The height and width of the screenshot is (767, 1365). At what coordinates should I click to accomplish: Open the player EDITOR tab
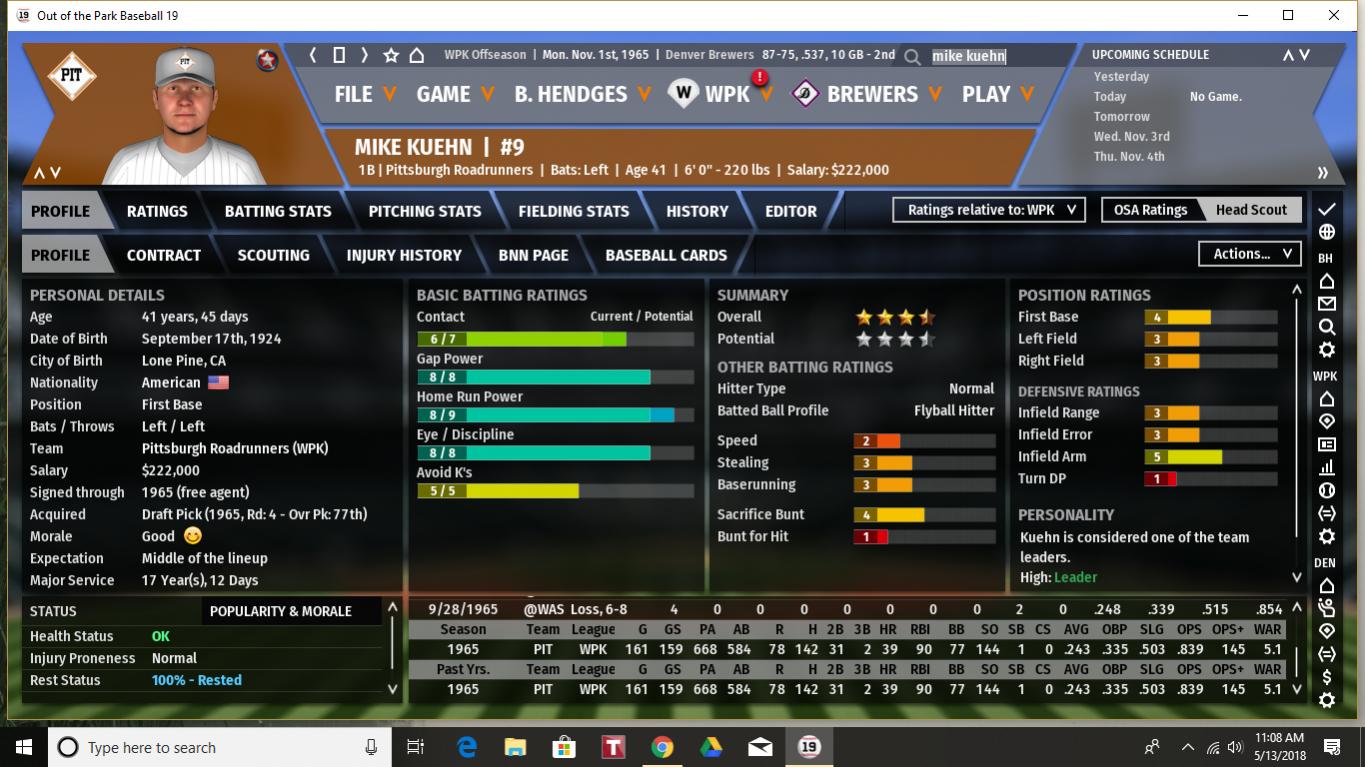(791, 211)
